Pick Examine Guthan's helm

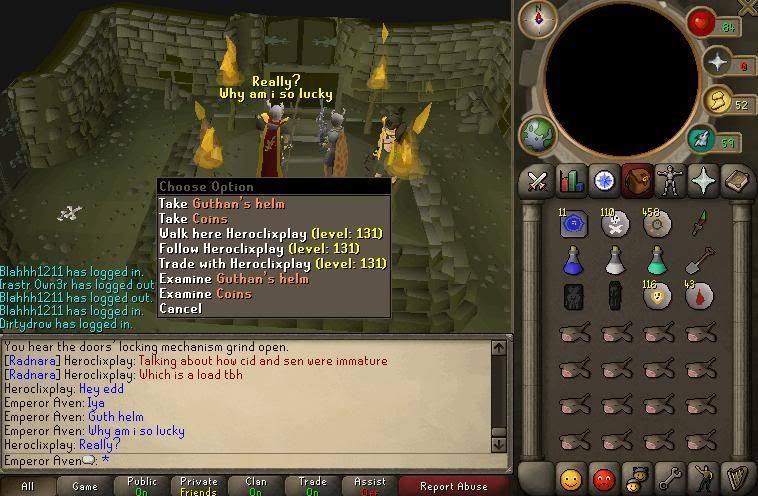233,278
